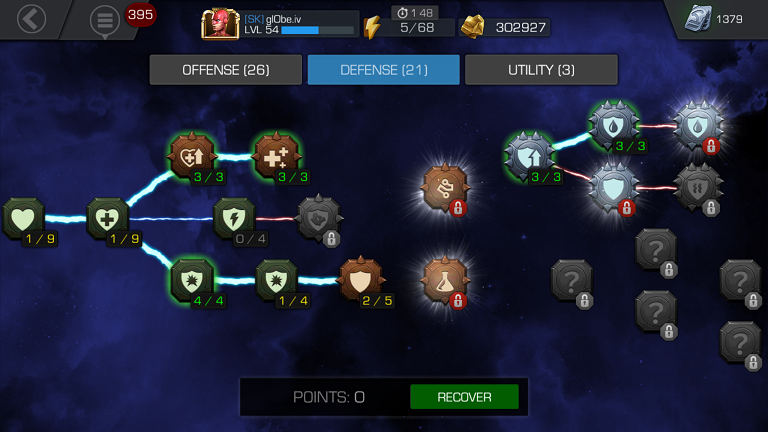This screenshot has width=768, height=432.
Task: Choose the heart-with-cross mastery node at 1/9
Action: 107,218
